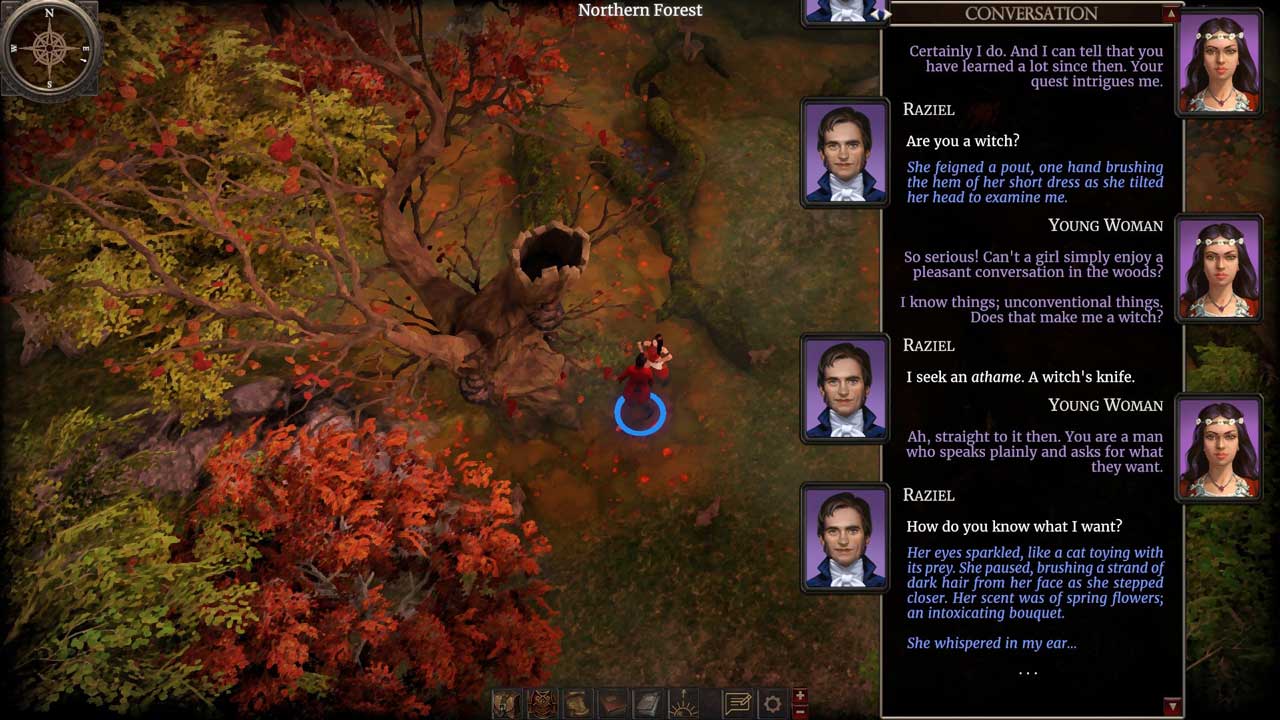Click the conversation scroll-up arrow

click(x=1171, y=14)
